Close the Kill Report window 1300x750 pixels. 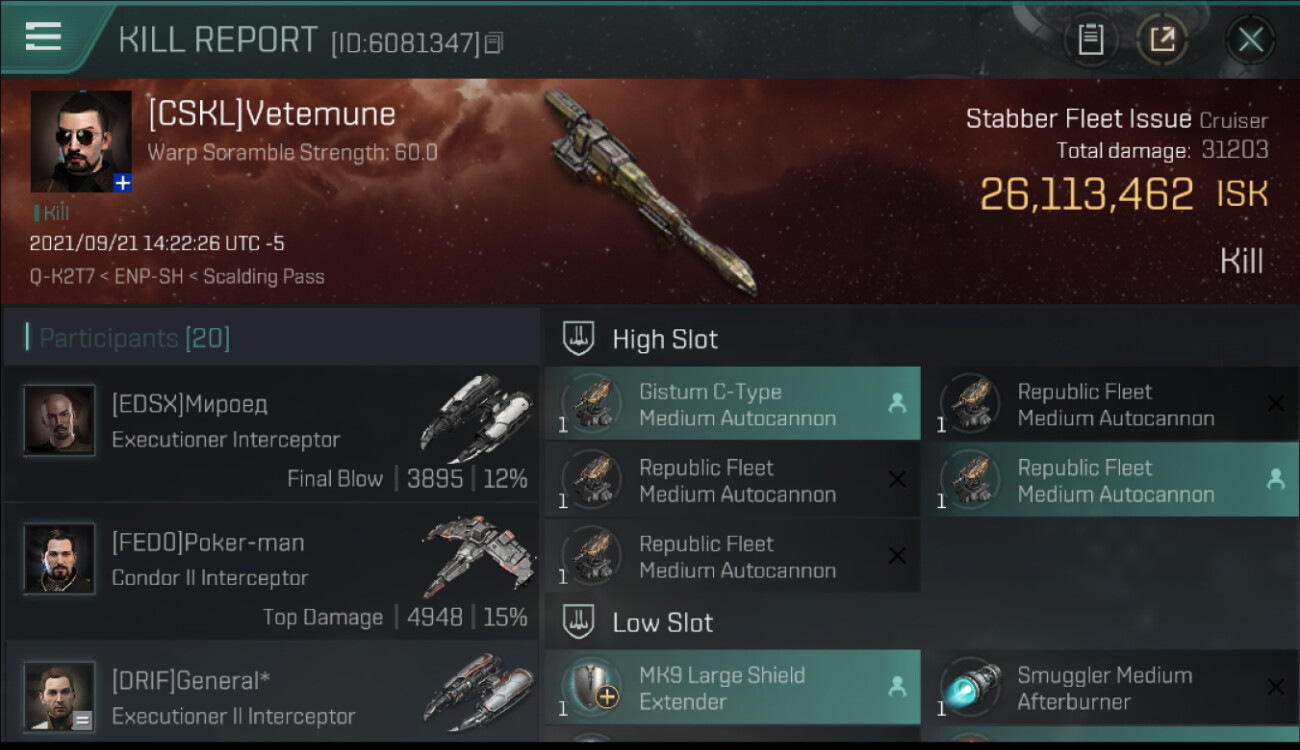pyautogui.click(x=1250, y=40)
